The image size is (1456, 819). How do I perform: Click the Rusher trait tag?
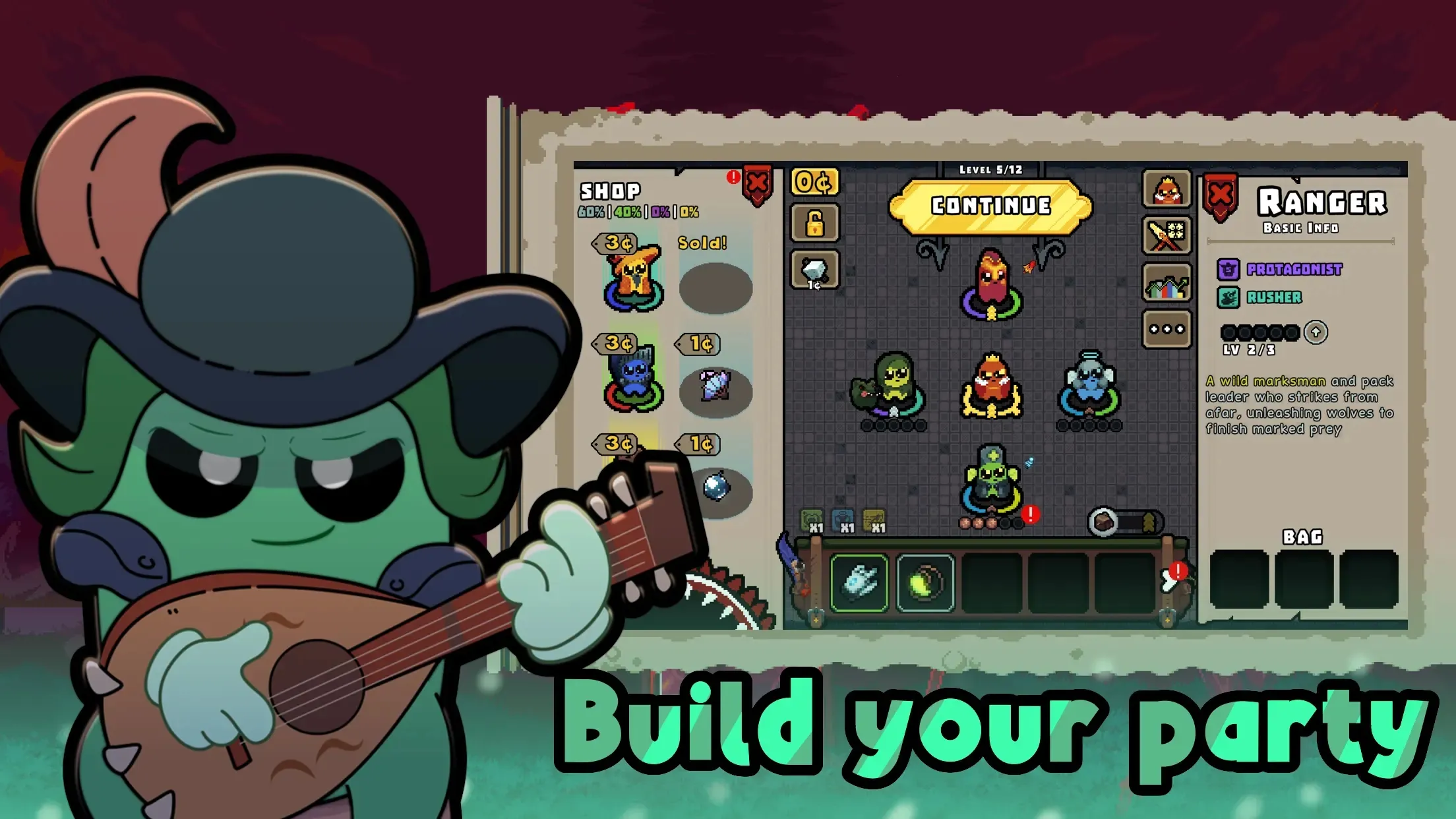click(x=1275, y=297)
